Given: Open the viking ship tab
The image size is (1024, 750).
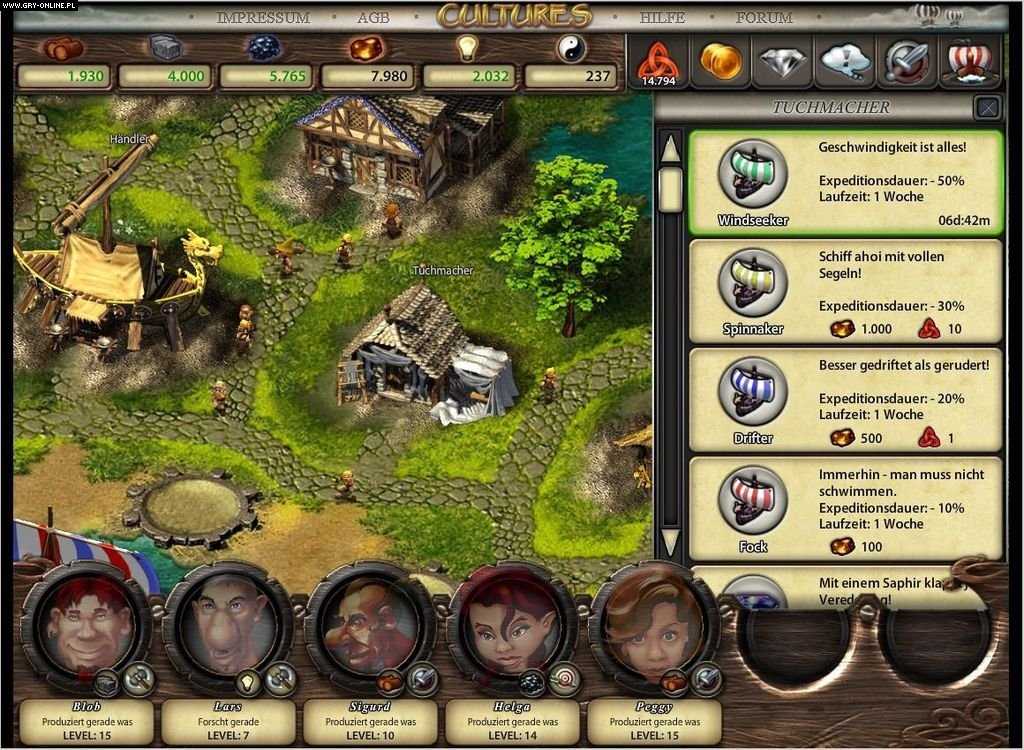Looking at the screenshot, I should [x=969, y=62].
